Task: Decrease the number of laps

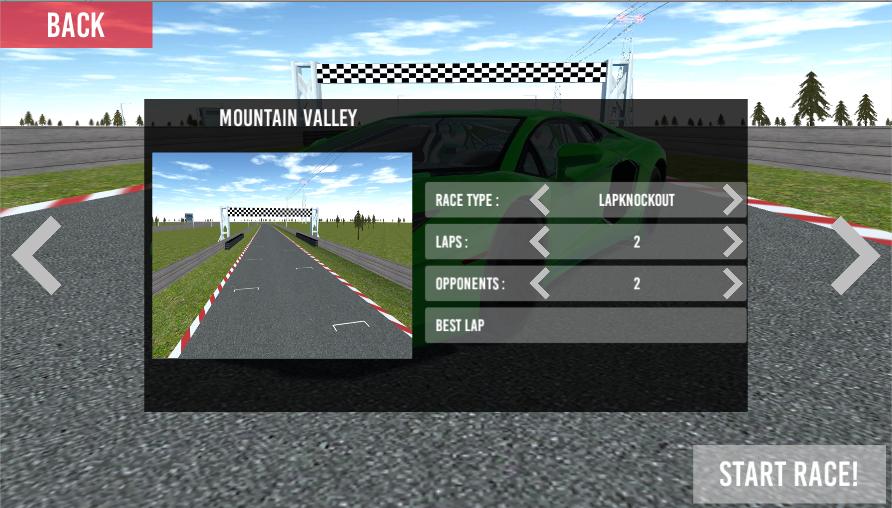Action: point(540,242)
